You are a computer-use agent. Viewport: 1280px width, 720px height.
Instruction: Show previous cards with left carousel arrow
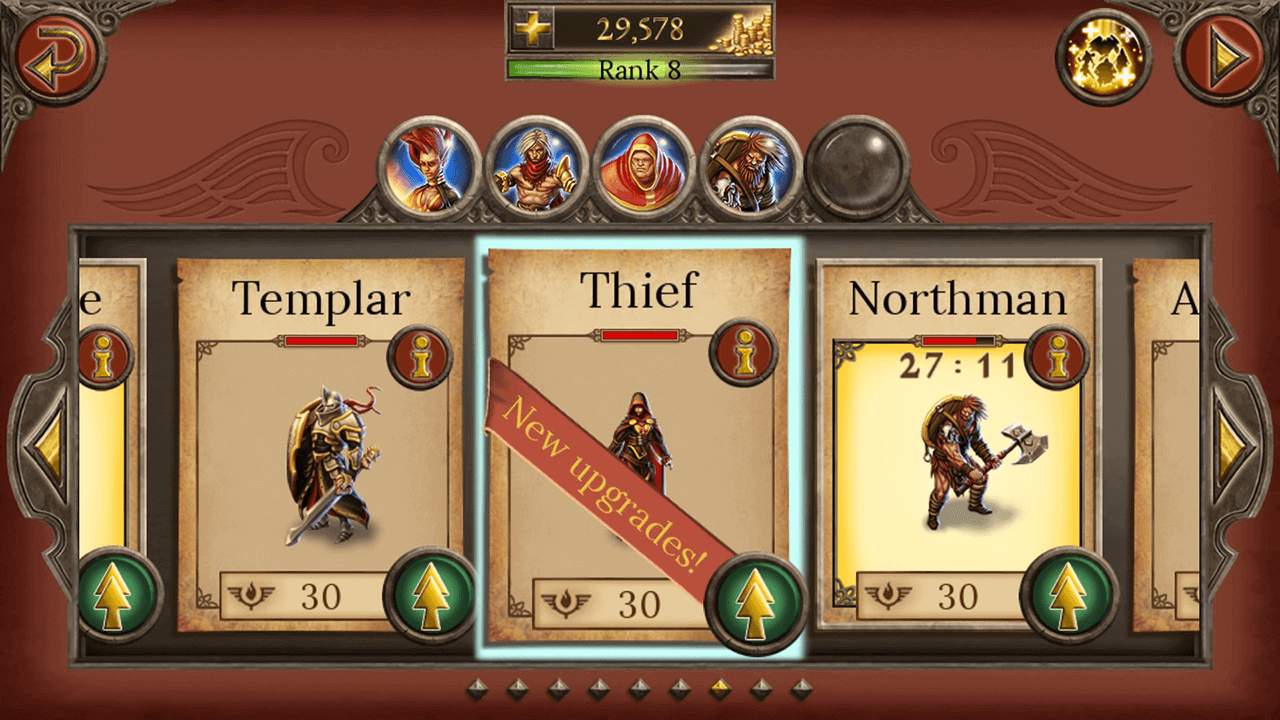coord(47,443)
